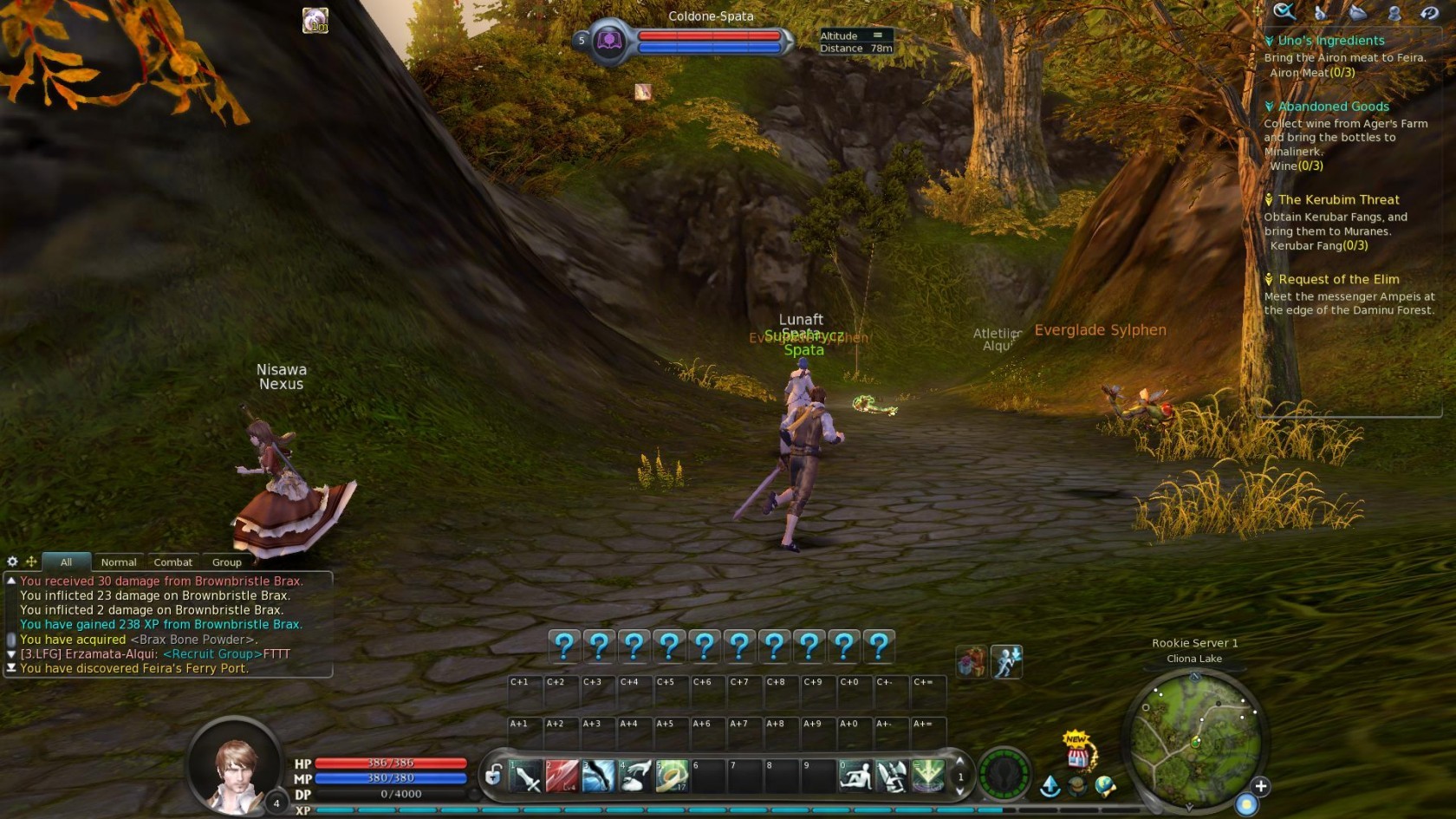Select The Kerubim Threat quest entry
The height and width of the screenshot is (819, 1456).
(1338, 199)
